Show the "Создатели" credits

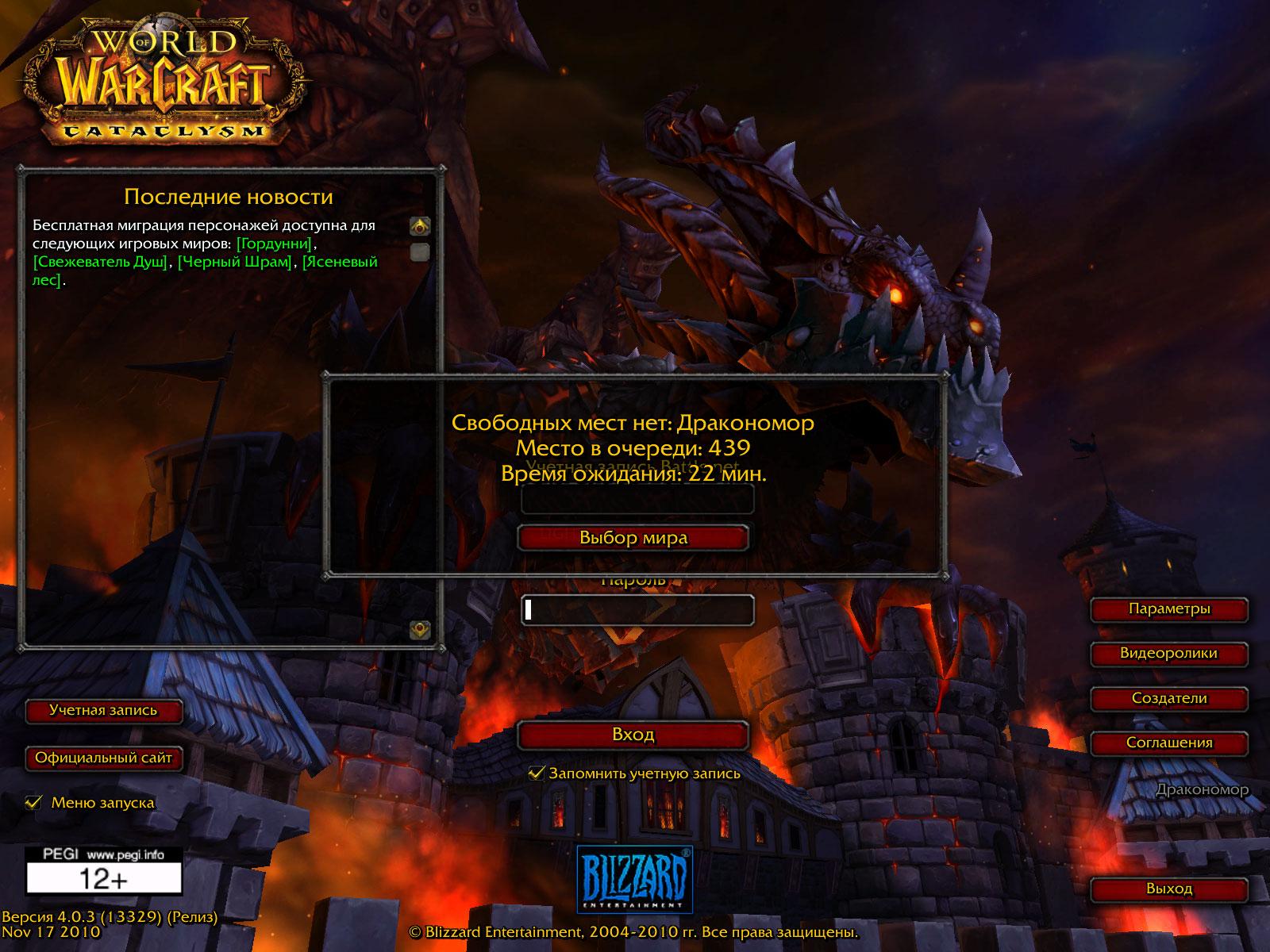(x=1168, y=699)
